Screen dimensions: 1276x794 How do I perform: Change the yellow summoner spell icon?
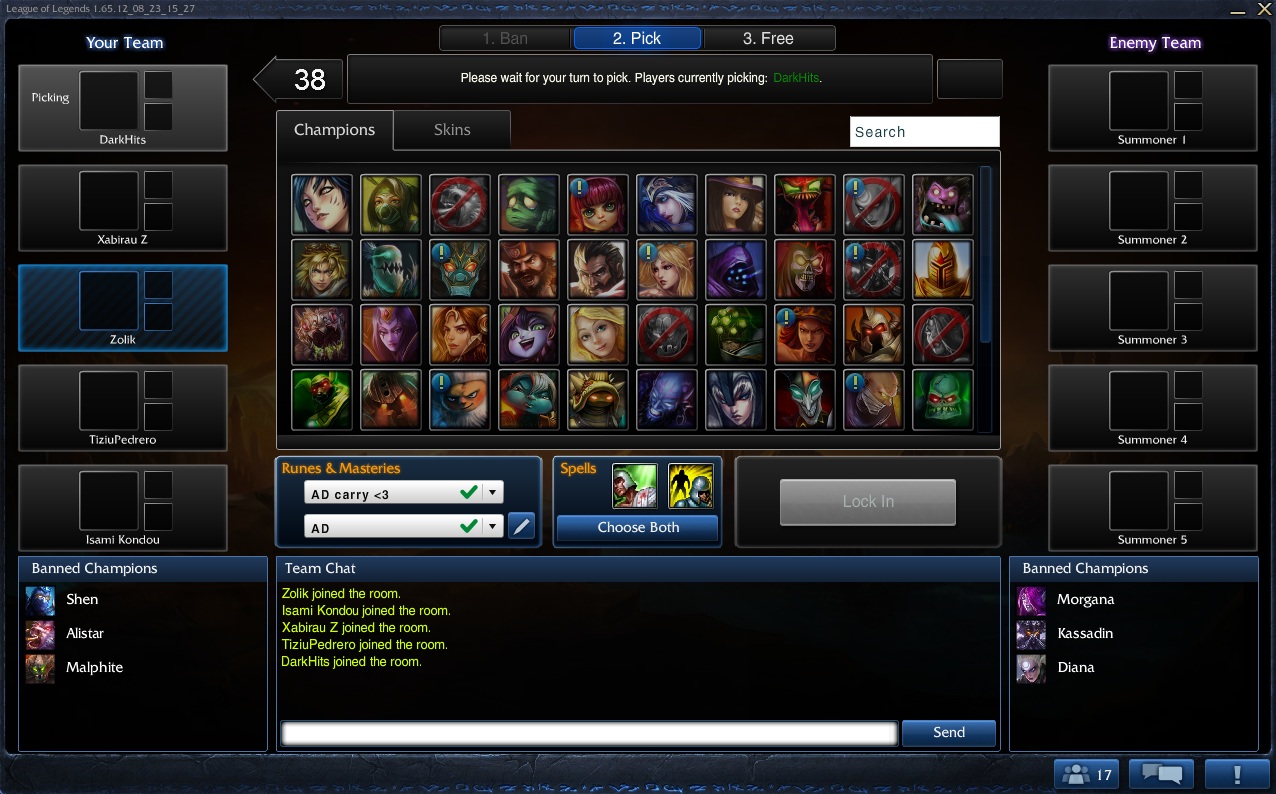[x=690, y=487]
